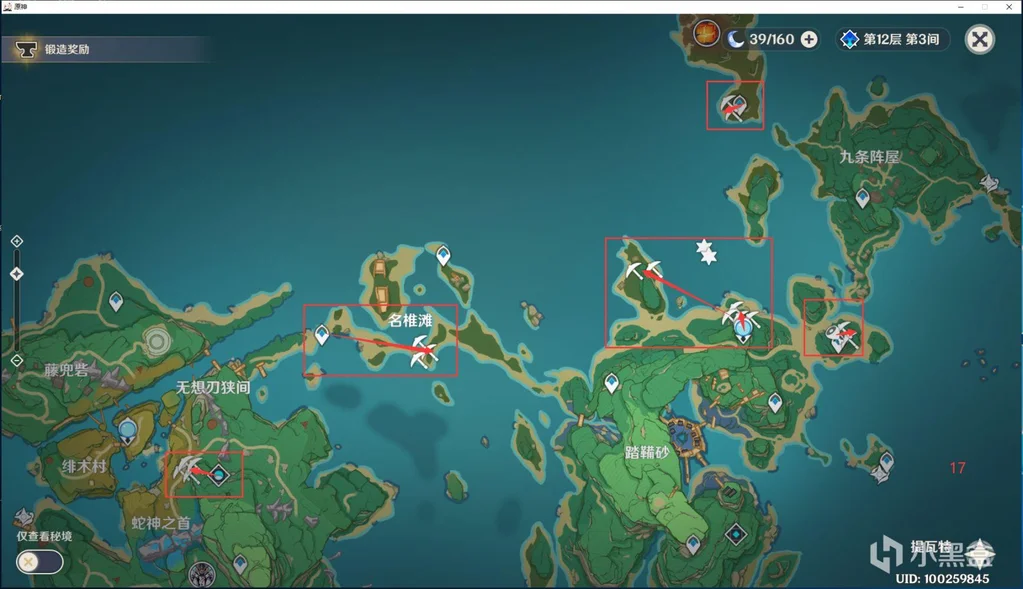Image resolution: width=1023 pixels, height=589 pixels.
Task: Open the 锻造奖励 forging rewards panel
Action: 66,48
